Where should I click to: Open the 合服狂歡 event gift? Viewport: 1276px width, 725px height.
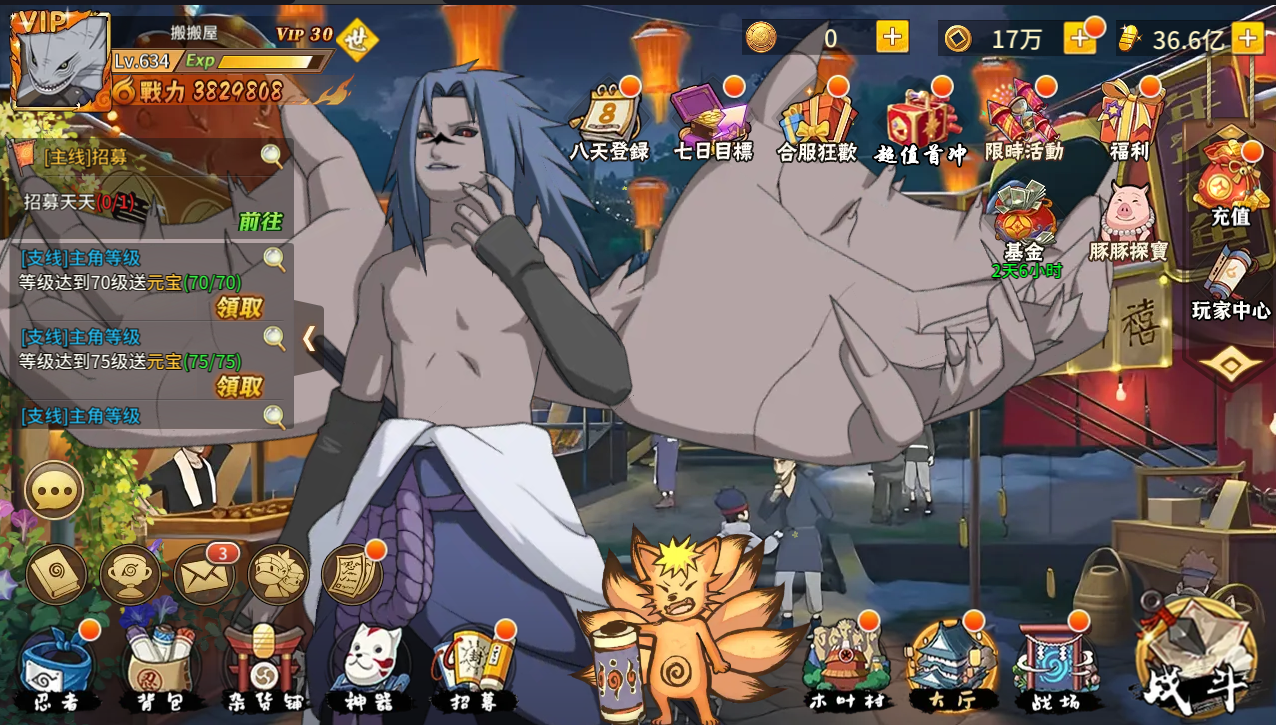click(817, 122)
